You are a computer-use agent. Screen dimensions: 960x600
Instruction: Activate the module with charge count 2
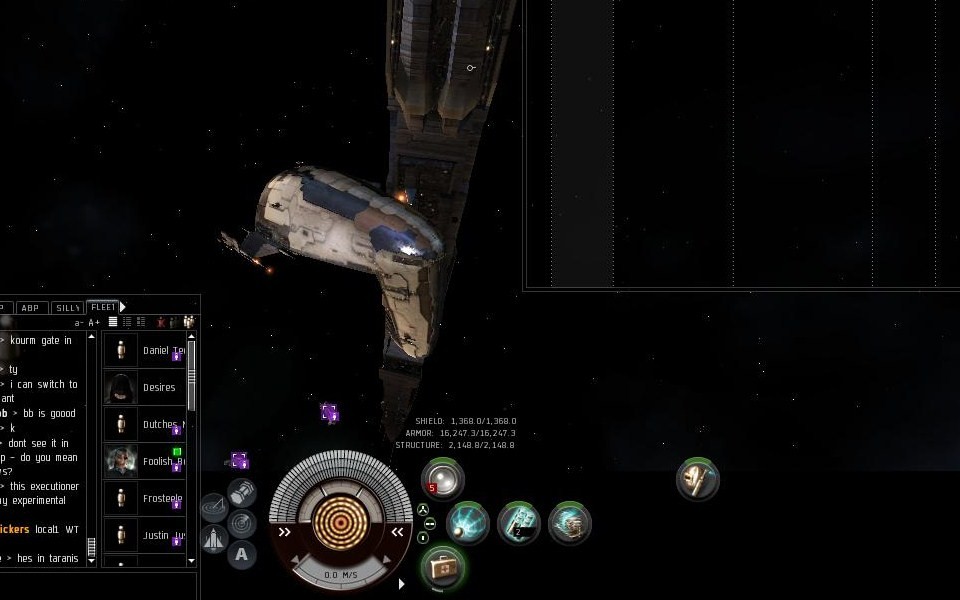pos(518,523)
